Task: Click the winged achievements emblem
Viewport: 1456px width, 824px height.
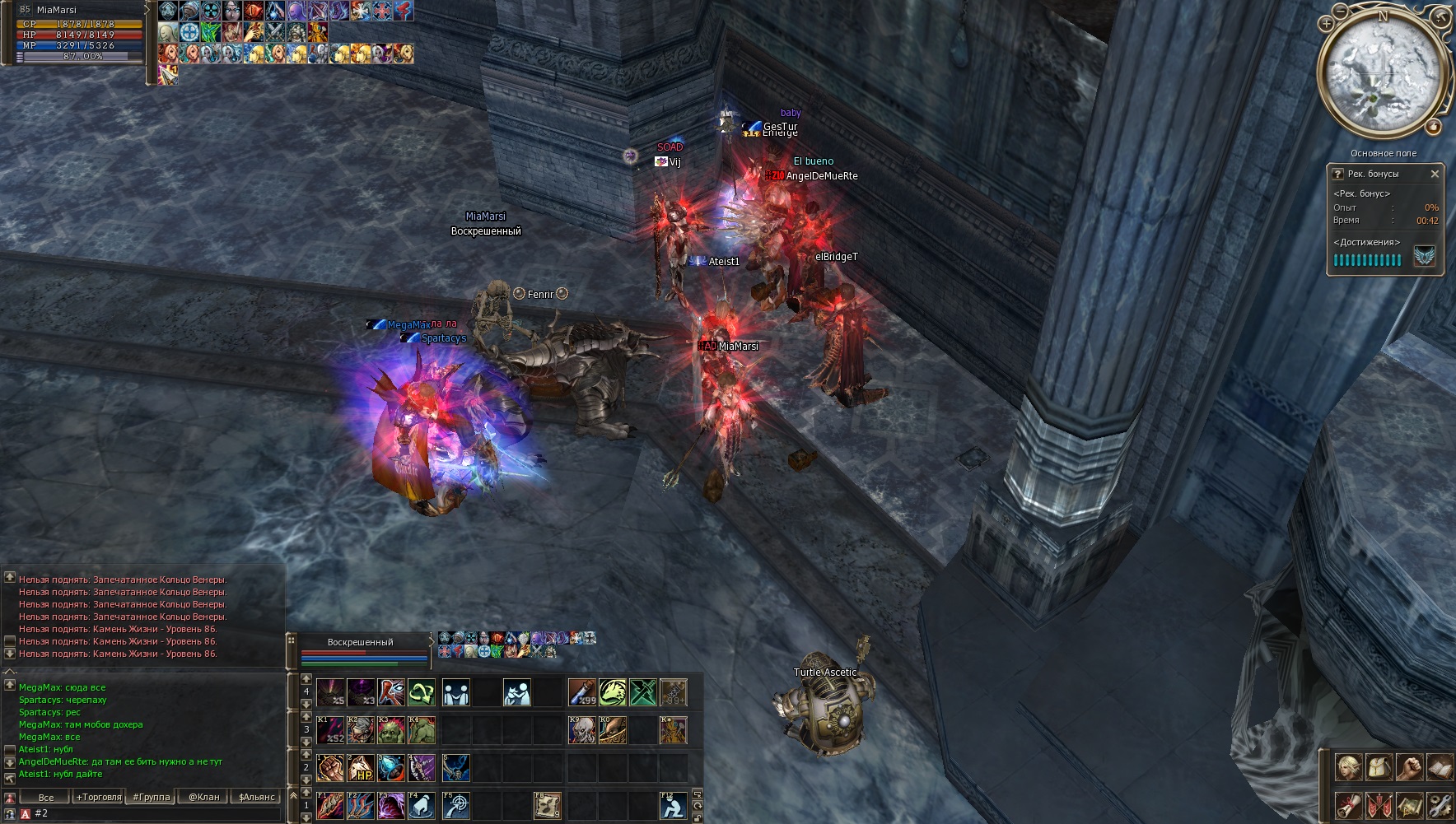Action: 1425,256
